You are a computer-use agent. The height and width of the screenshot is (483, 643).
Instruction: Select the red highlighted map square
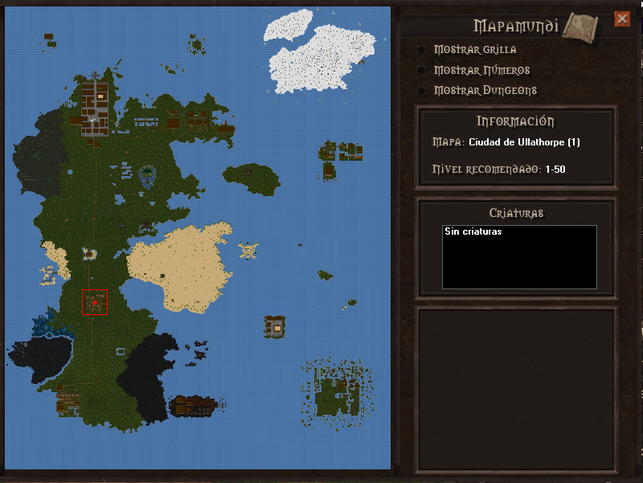[95, 302]
